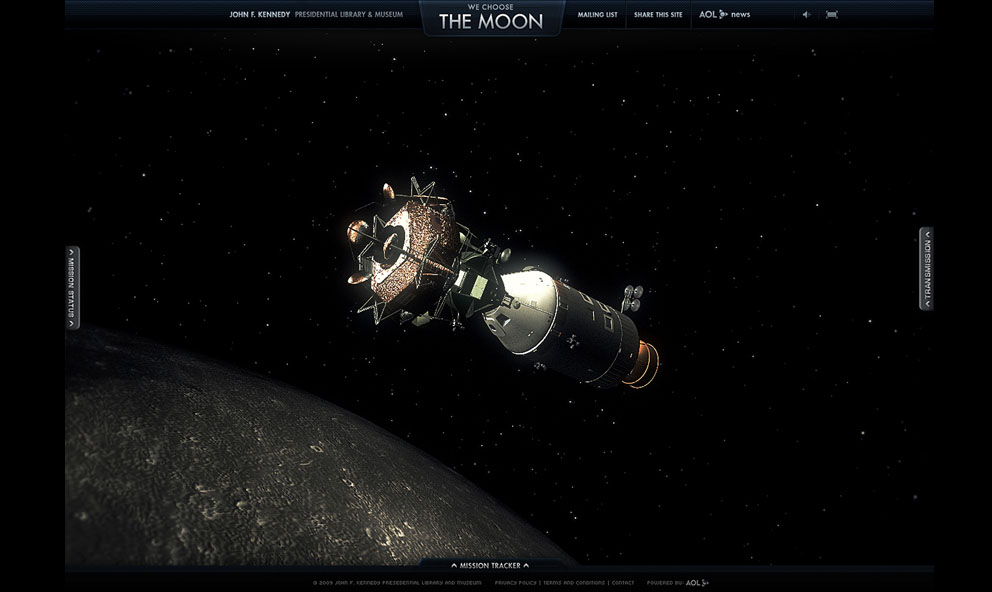
Task: Open the Privacy Policy link
Action: click(x=515, y=582)
